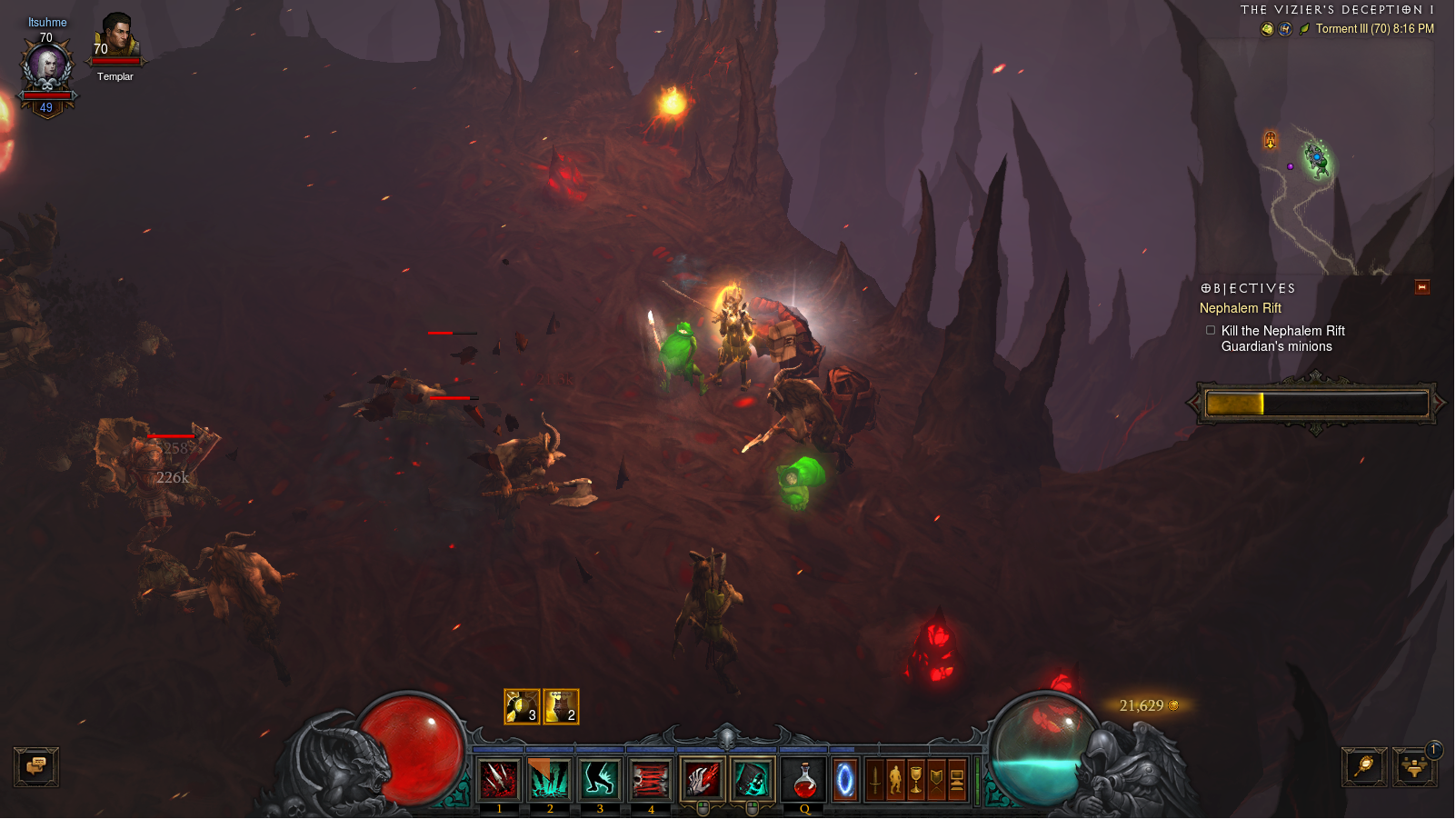Open the chevron banner menu button

(936, 780)
